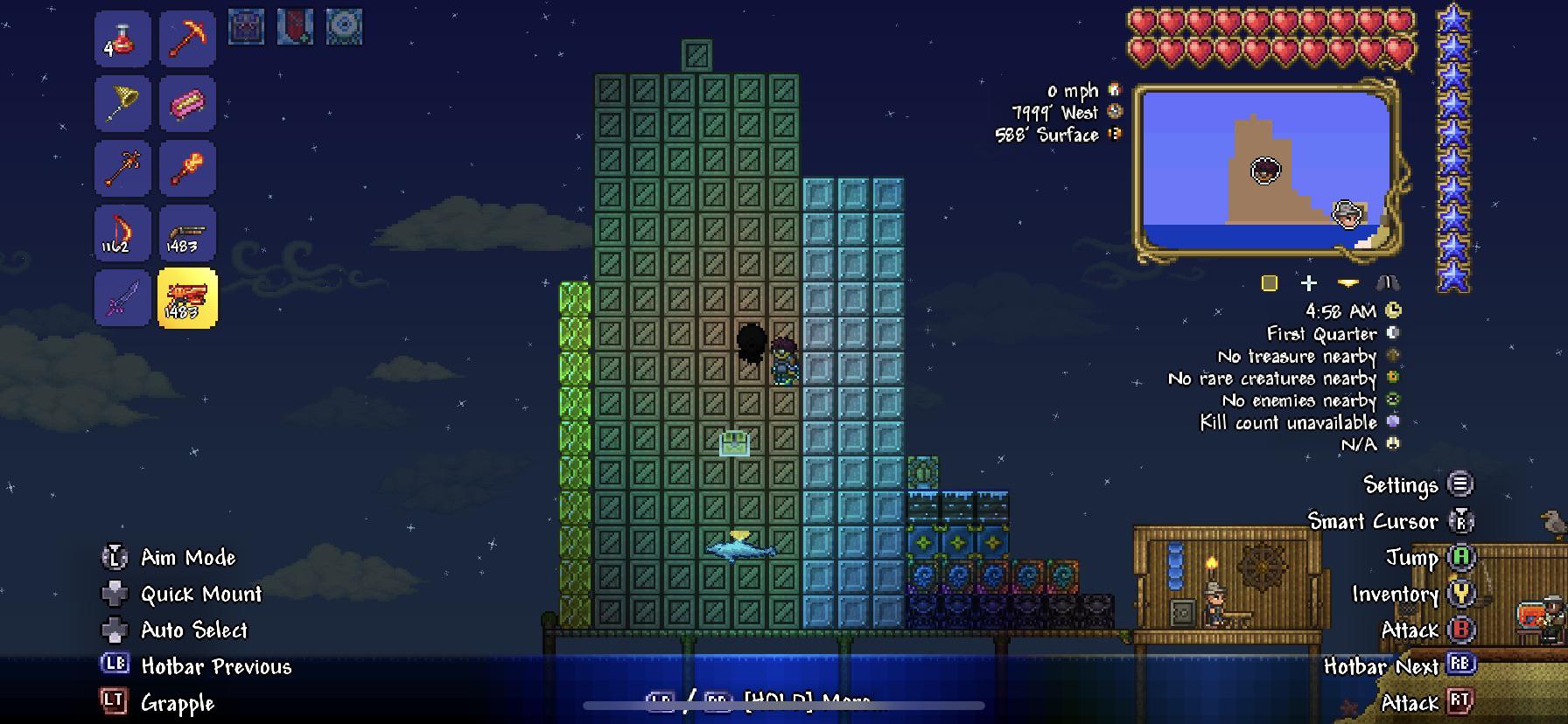Select the healing potion hotbar slot

122,39
